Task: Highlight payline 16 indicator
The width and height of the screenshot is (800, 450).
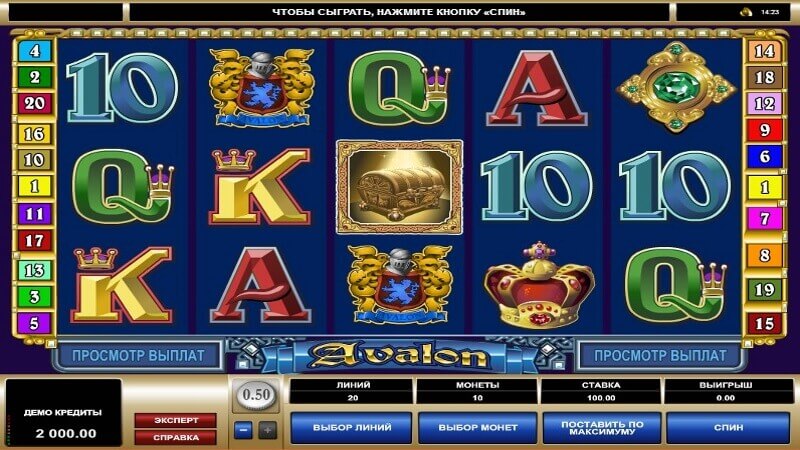Action: point(34,131)
